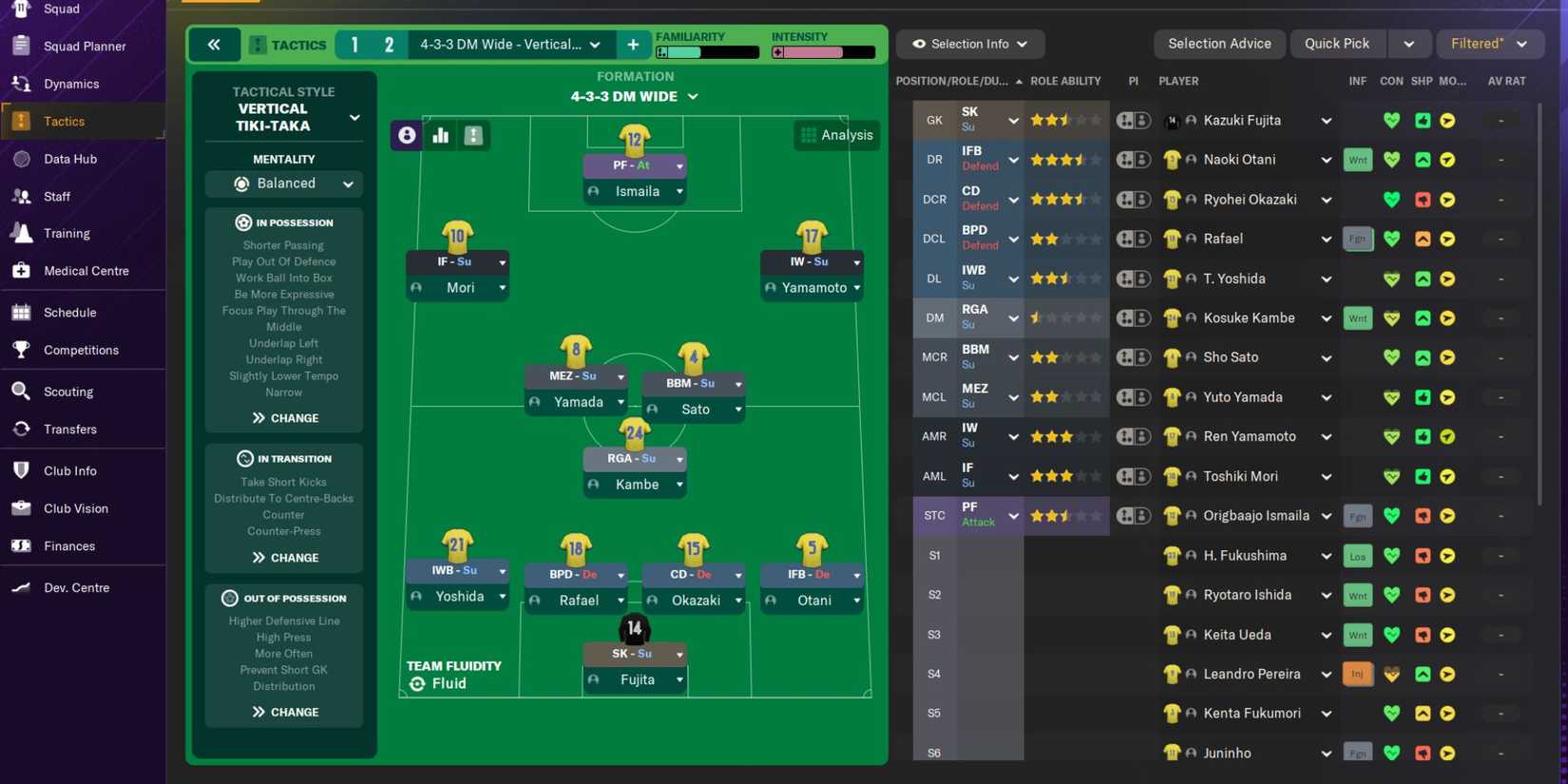1568x784 pixels.
Task: Click Ryohei Okazaki's red sharpness icon
Action: pos(1422,199)
